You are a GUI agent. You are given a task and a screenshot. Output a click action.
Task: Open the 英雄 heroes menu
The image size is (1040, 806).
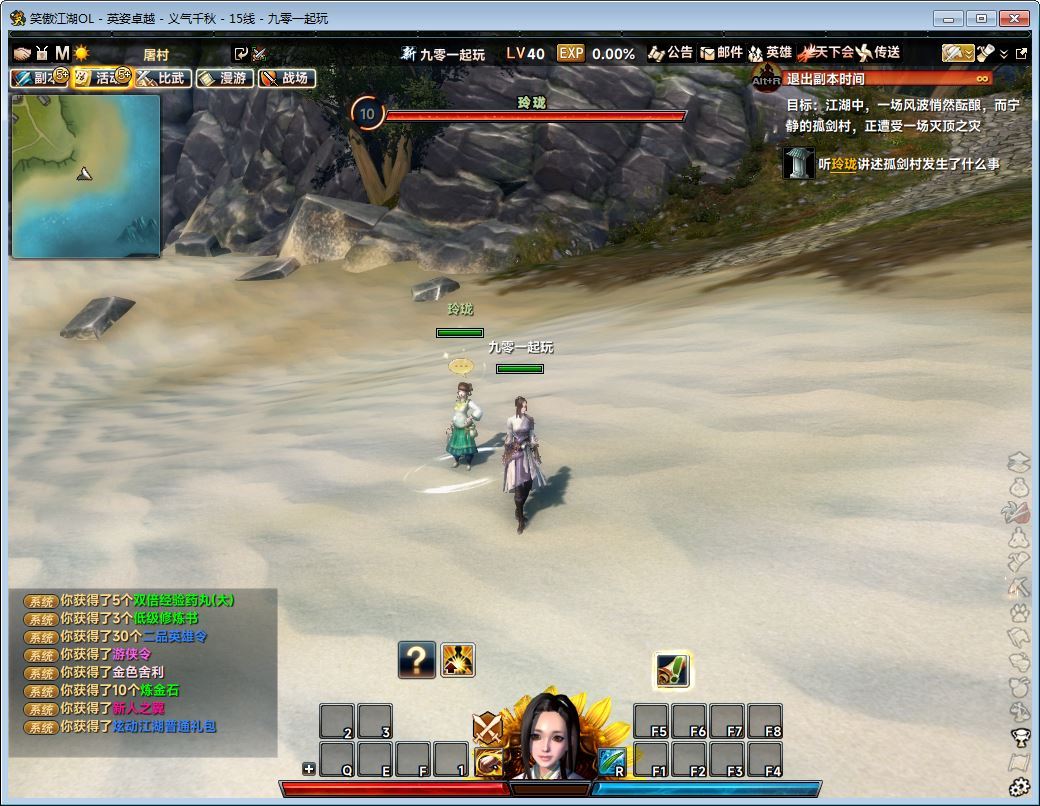(770, 53)
